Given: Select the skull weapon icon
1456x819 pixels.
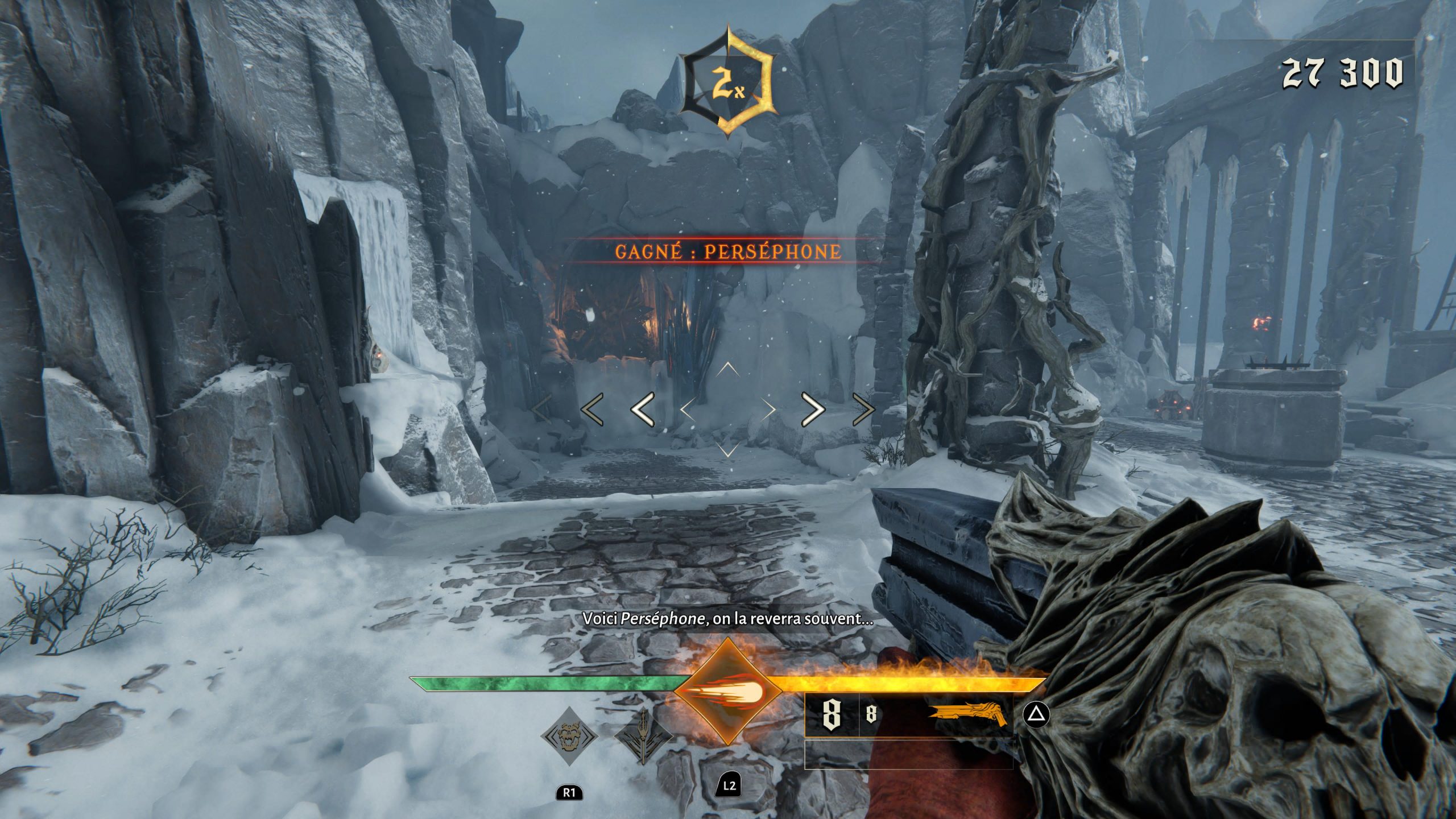Looking at the screenshot, I should click(x=569, y=738).
